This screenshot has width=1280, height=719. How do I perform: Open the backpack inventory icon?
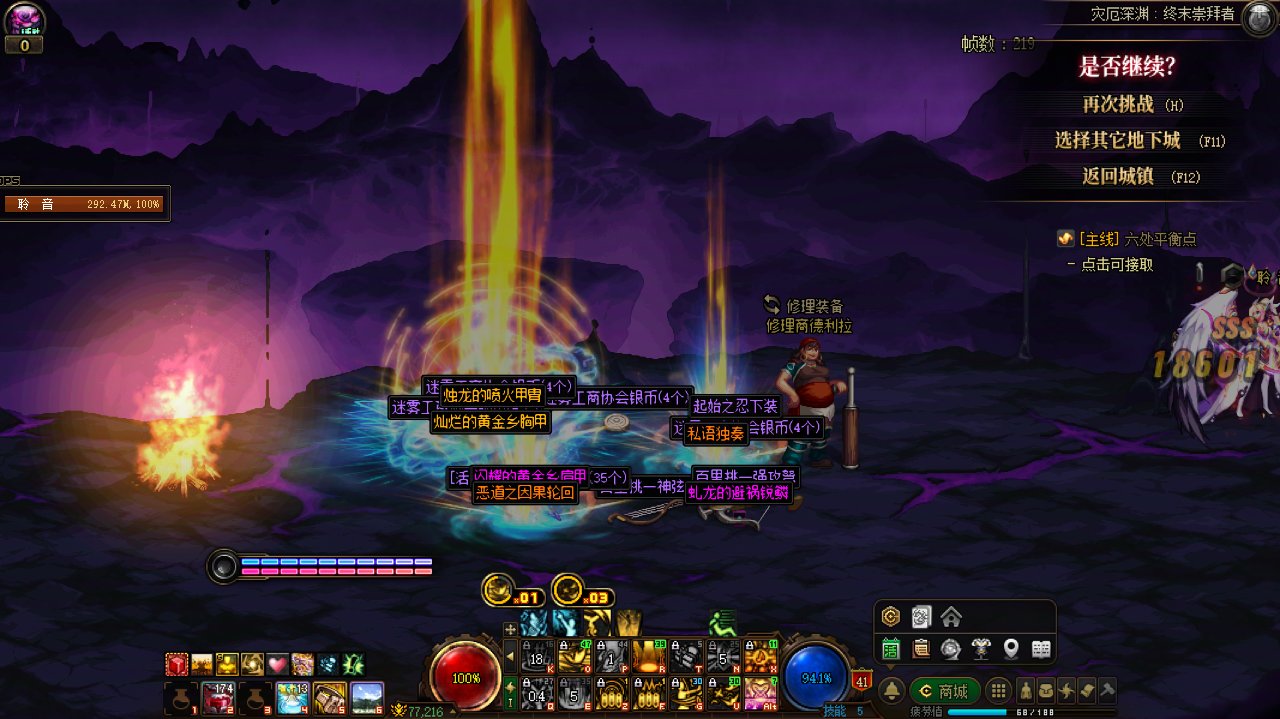click(1046, 691)
